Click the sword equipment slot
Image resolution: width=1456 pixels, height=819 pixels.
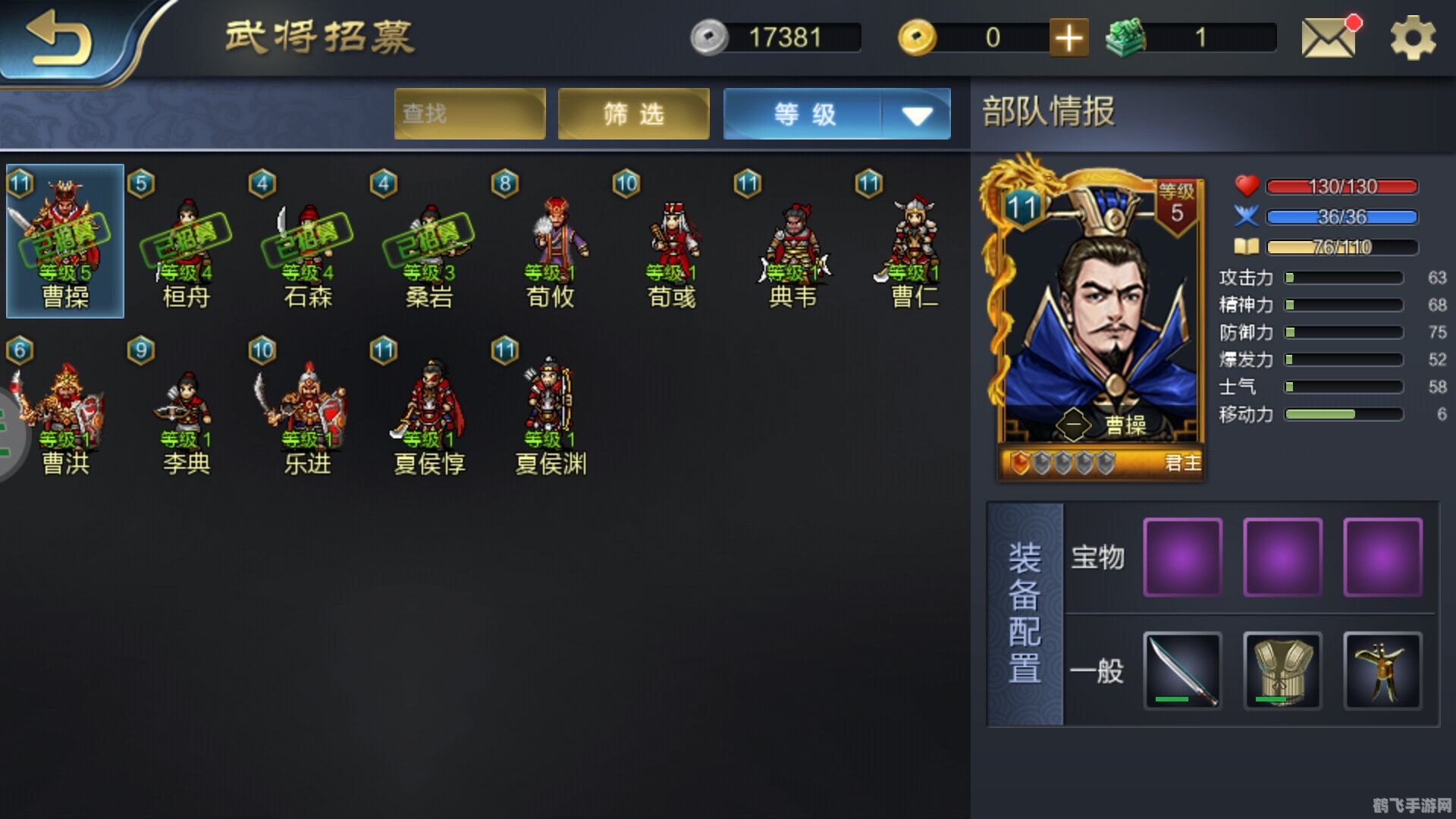click(1181, 672)
